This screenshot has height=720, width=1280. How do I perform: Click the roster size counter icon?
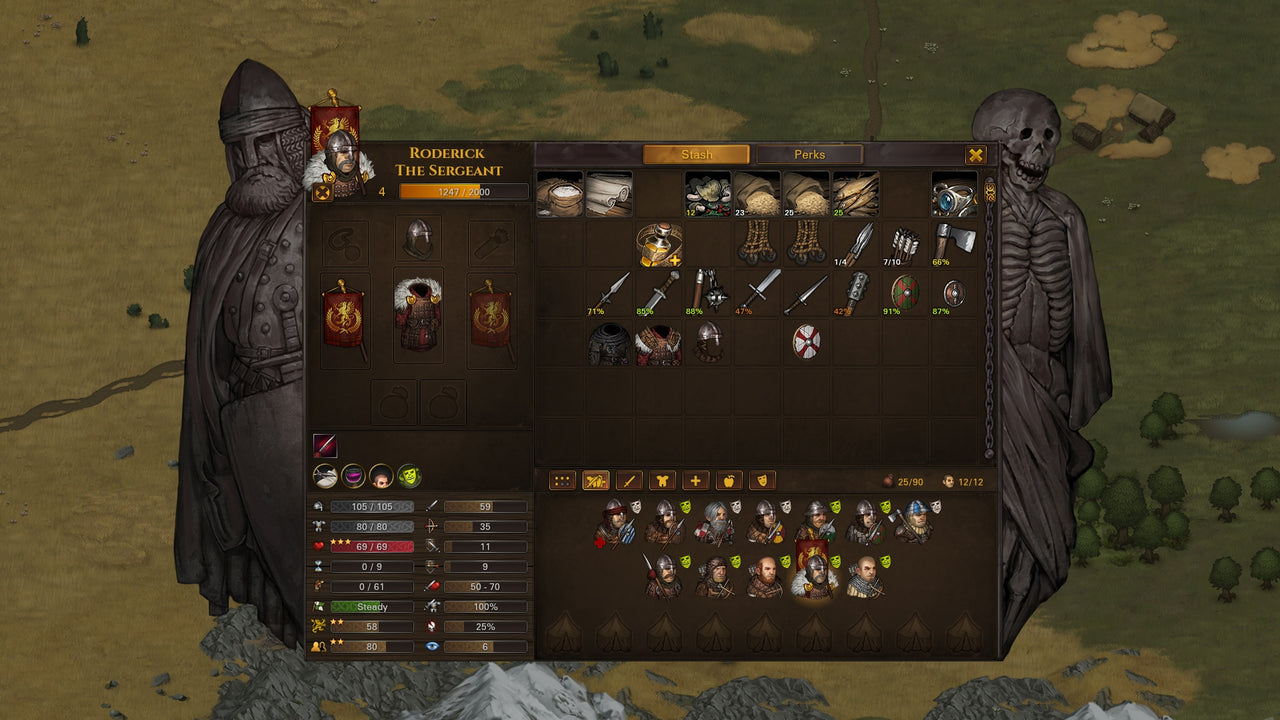click(947, 478)
